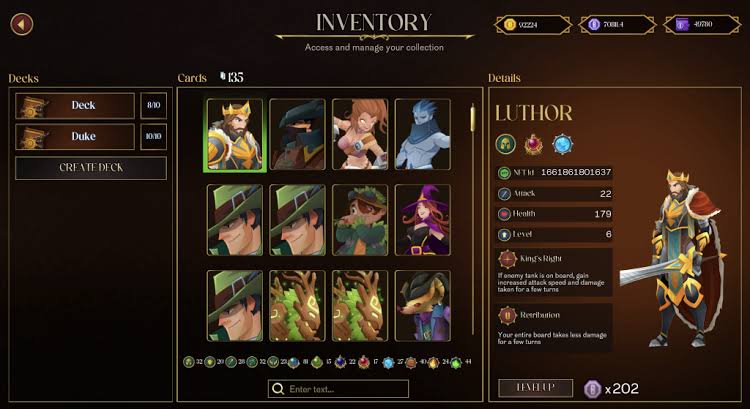Go back with the arrow button
This screenshot has height=409, width=750.
[x=20, y=23]
